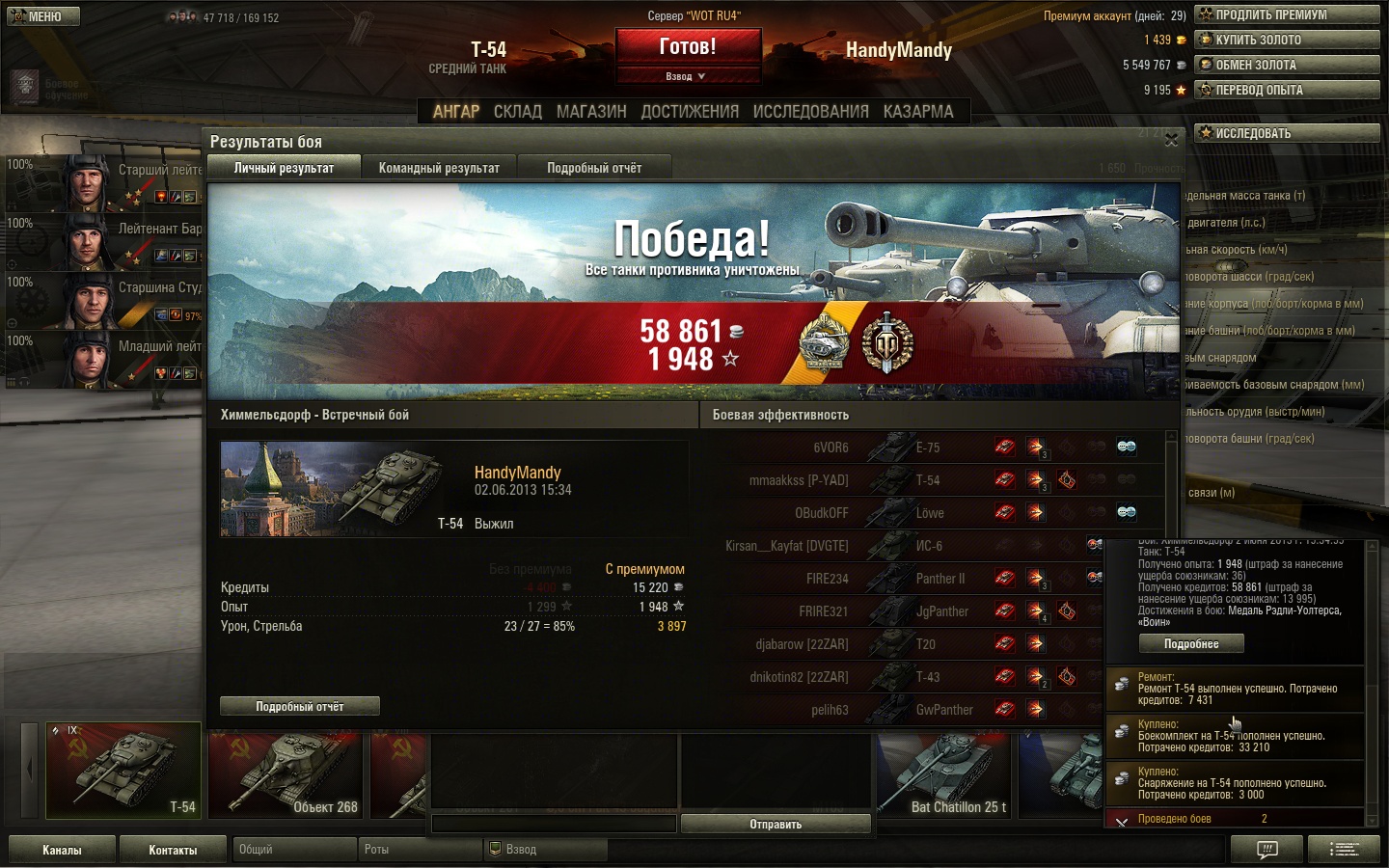Open the Контакты panel
This screenshot has width=1389, height=868.
[x=173, y=850]
